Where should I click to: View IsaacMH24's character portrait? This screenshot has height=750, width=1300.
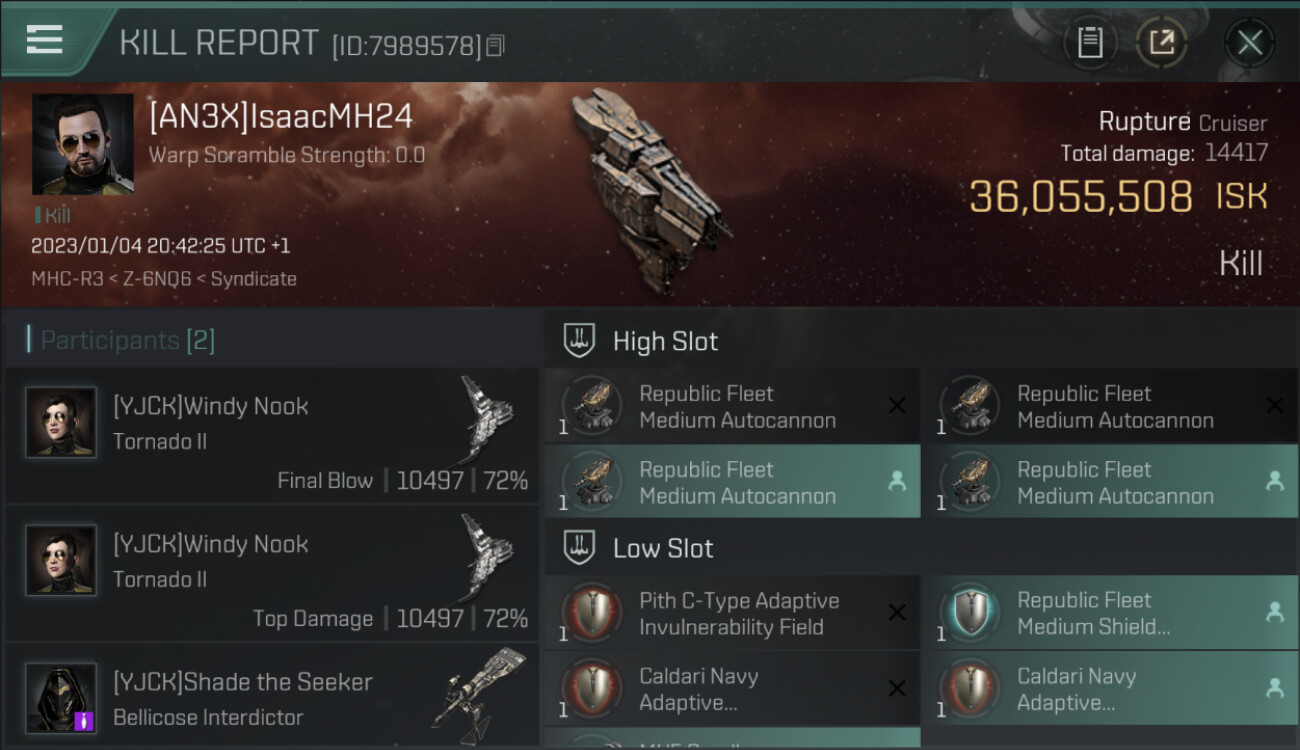click(x=82, y=144)
